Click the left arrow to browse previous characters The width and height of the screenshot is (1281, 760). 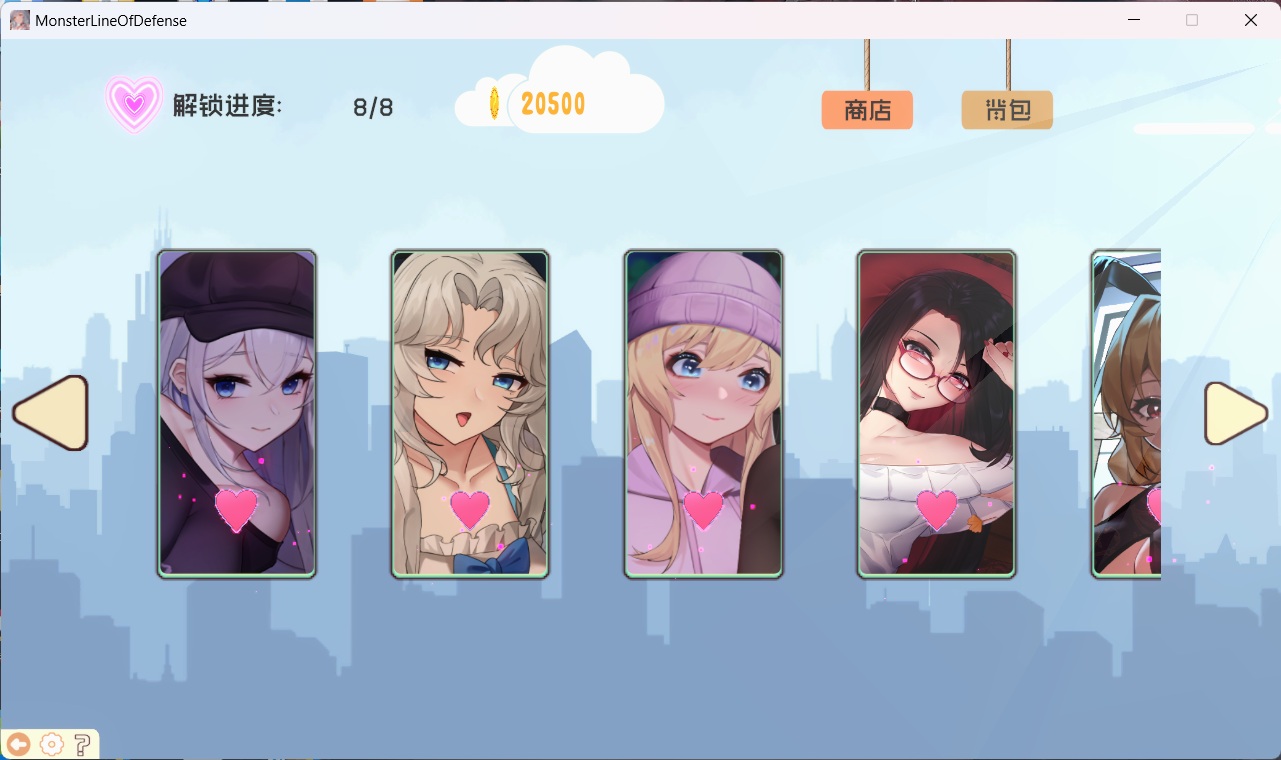48,412
